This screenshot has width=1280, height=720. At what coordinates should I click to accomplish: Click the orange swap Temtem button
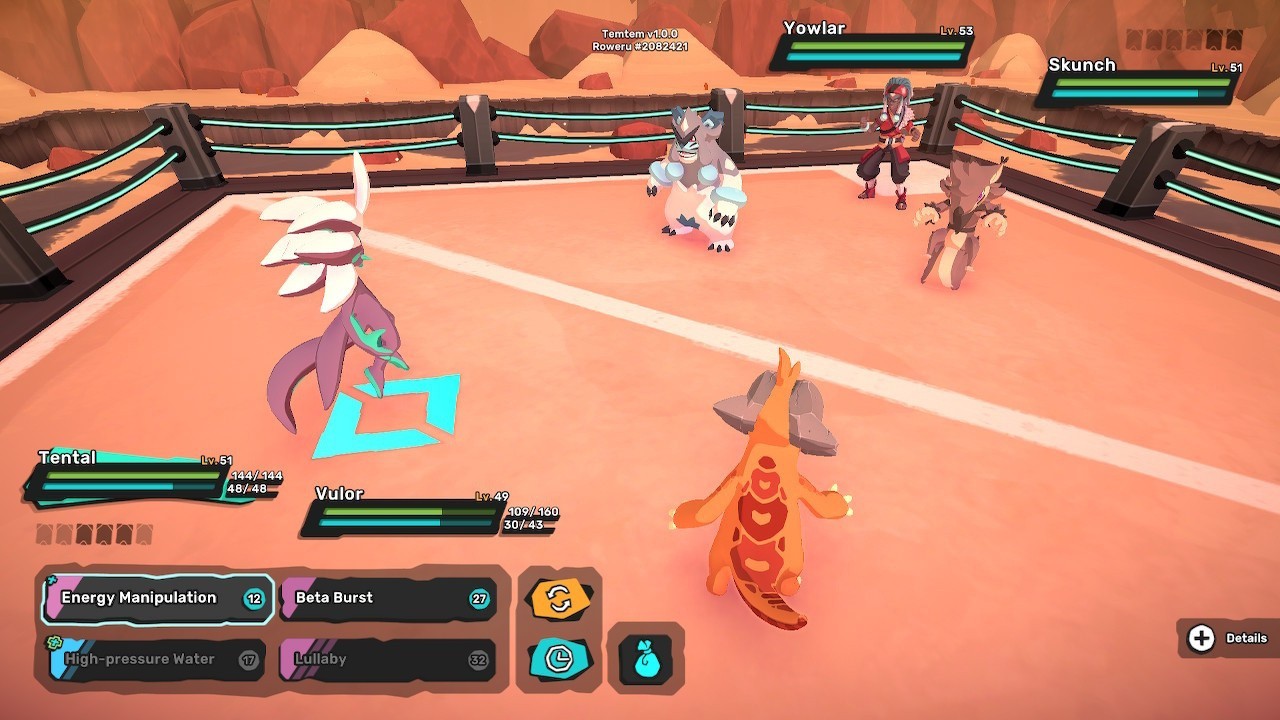(559, 600)
